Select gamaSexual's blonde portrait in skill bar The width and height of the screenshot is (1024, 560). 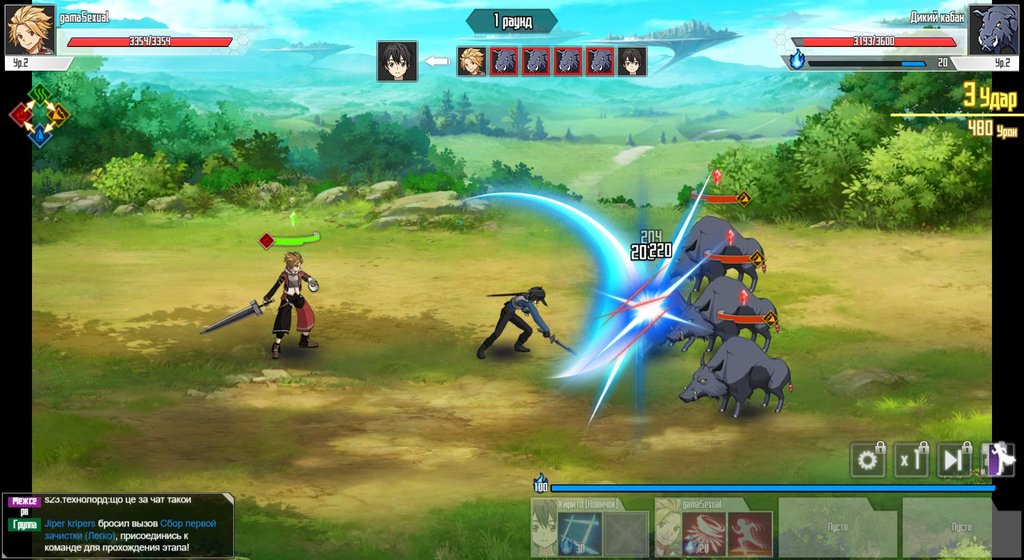coord(668,528)
